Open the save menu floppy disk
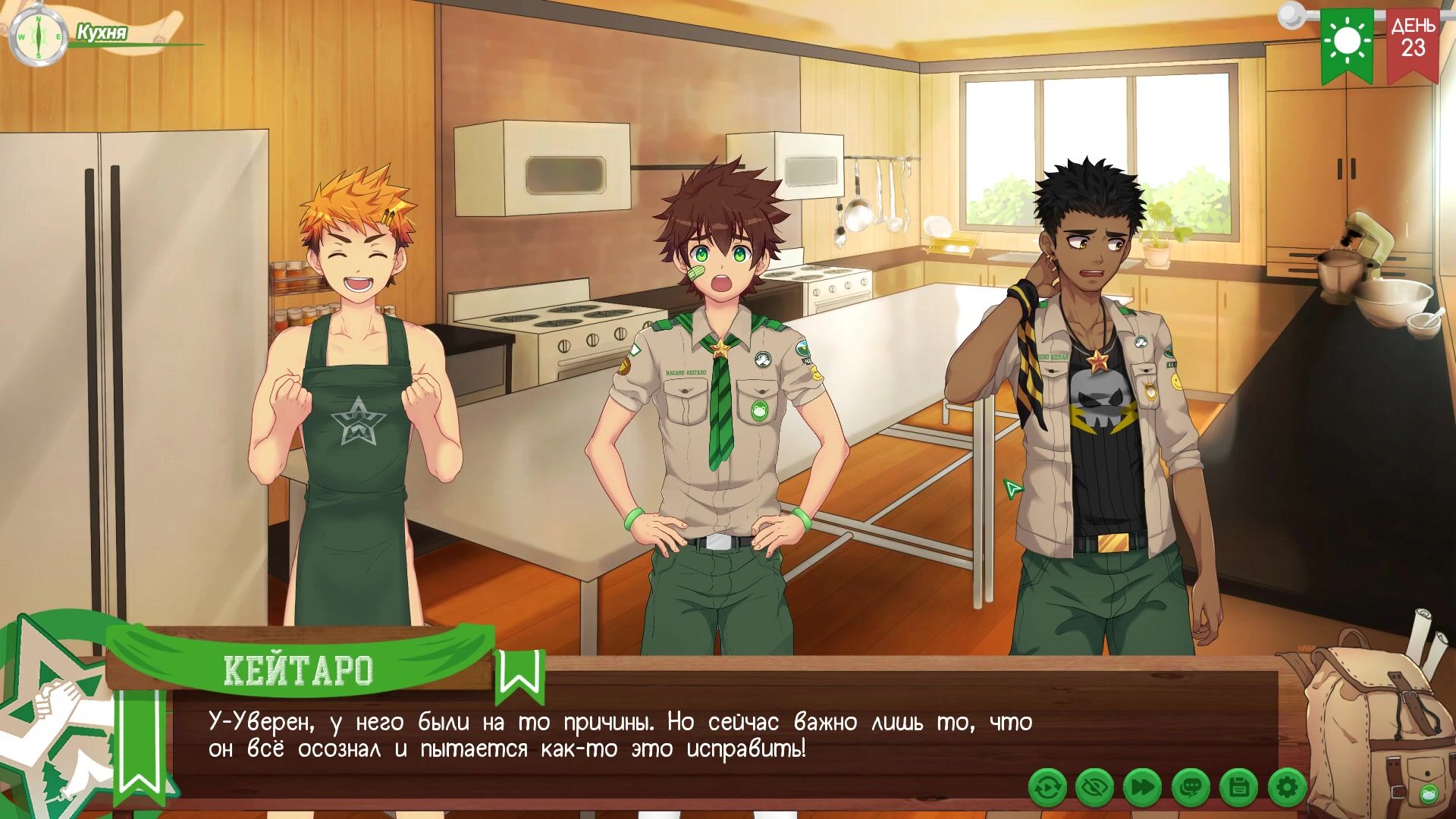 tap(1239, 788)
